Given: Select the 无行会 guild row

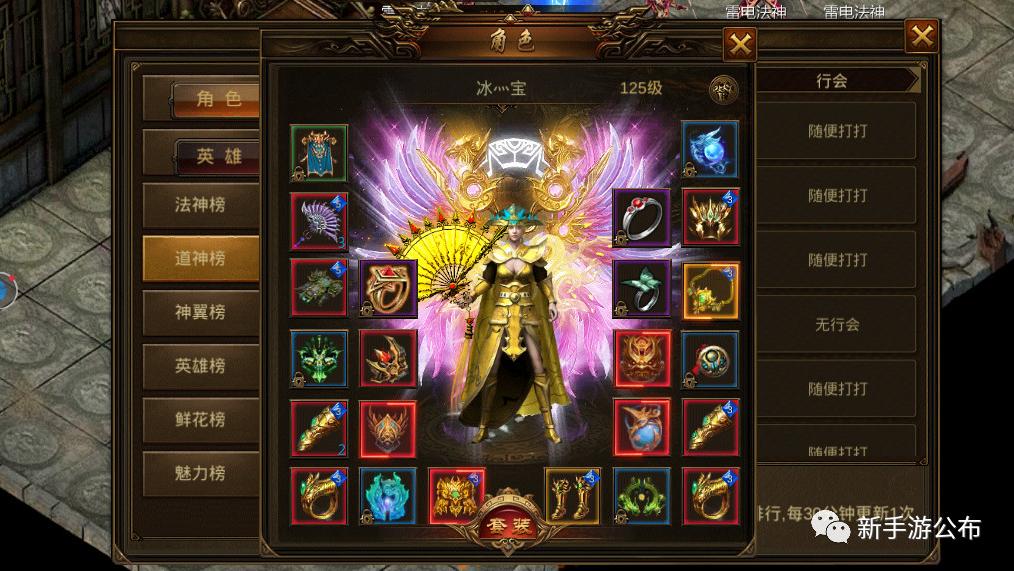Looking at the screenshot, I should pos(836,324).
